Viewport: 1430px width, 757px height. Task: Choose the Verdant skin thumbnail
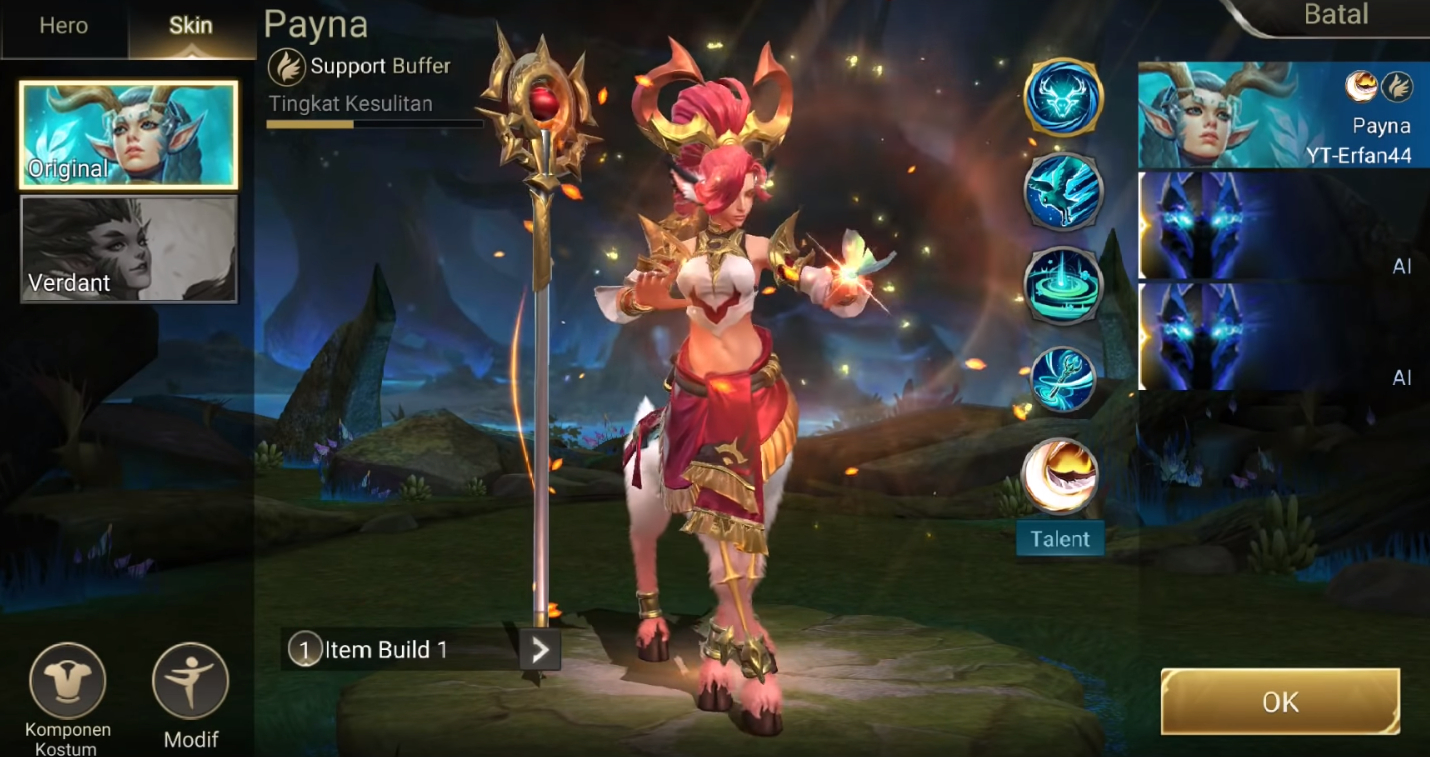pyautogui.click(x=129, y=249)
